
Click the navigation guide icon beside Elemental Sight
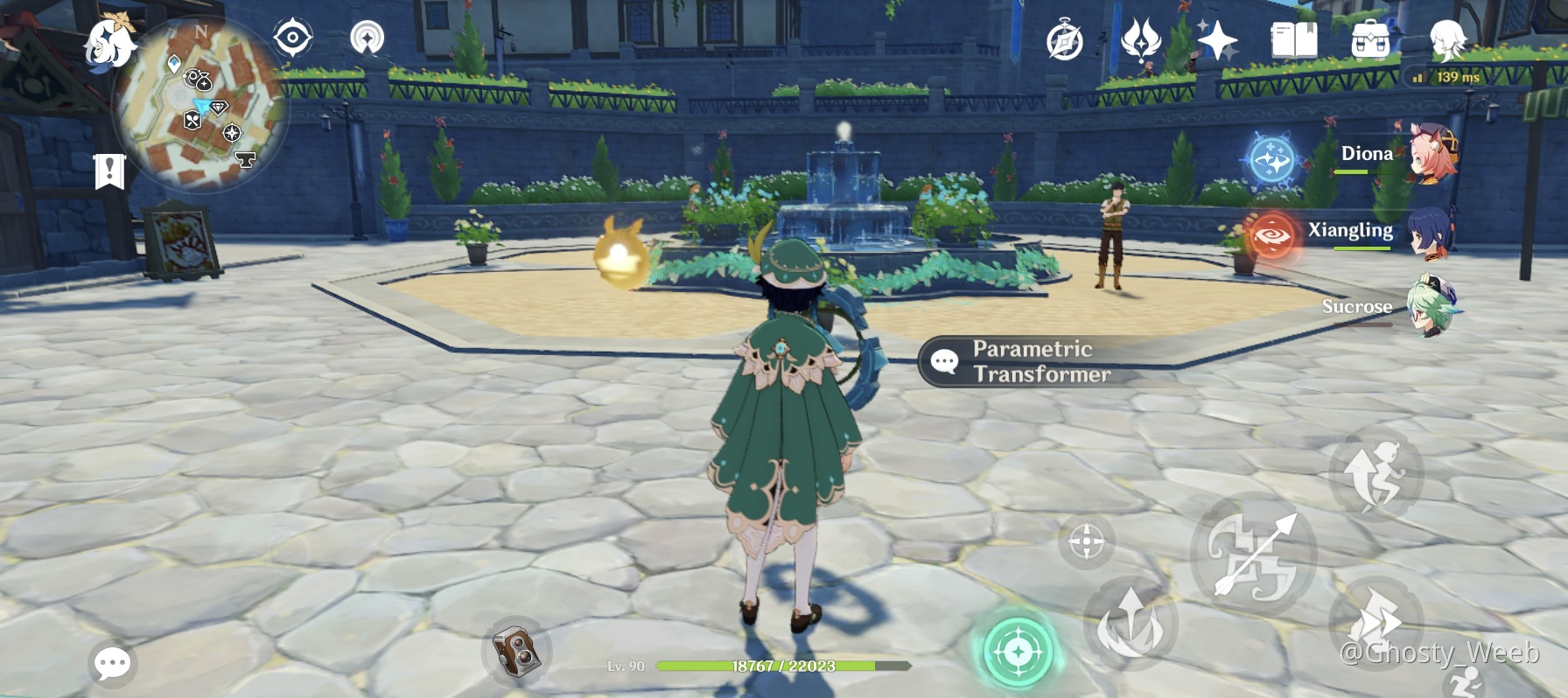[367, 39]
